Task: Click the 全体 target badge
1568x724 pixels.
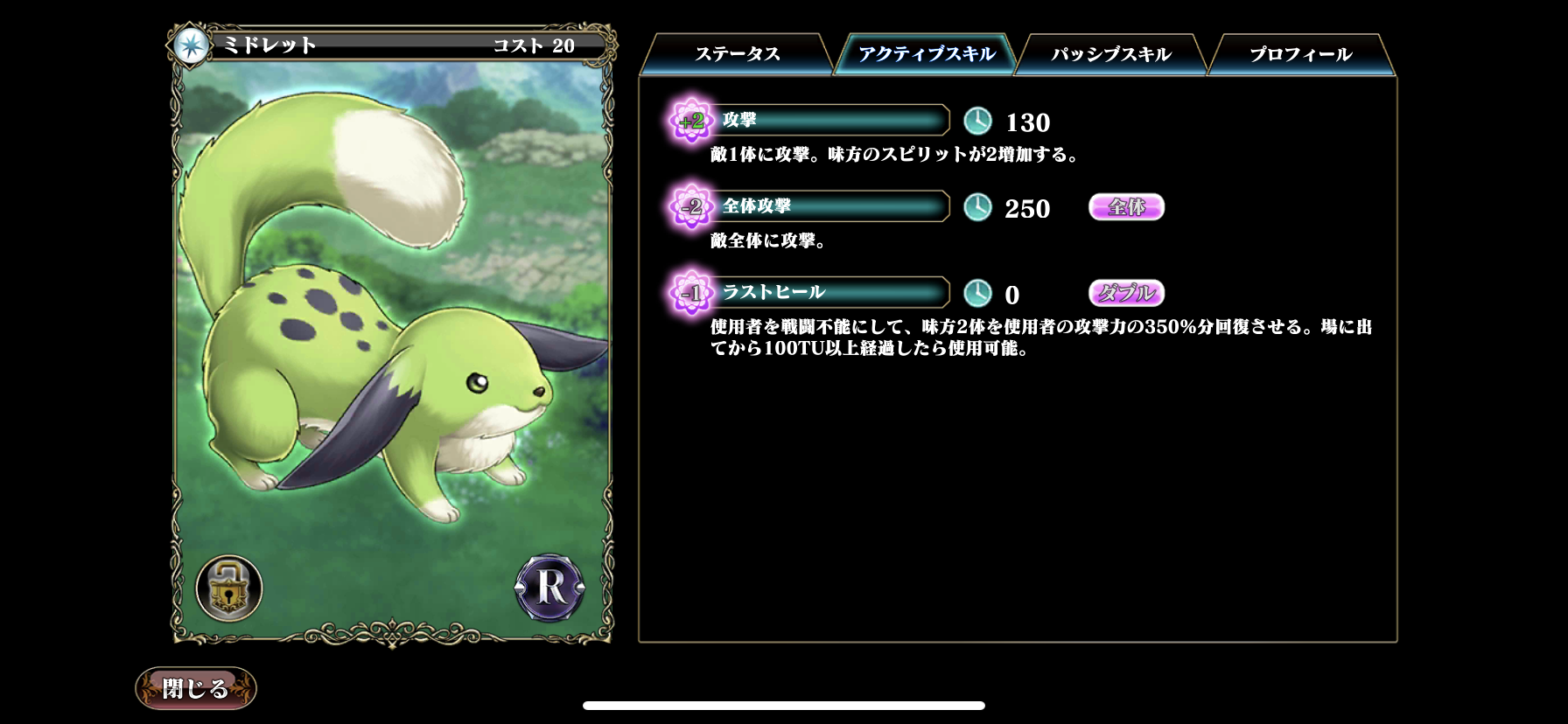Action: 1125,206
